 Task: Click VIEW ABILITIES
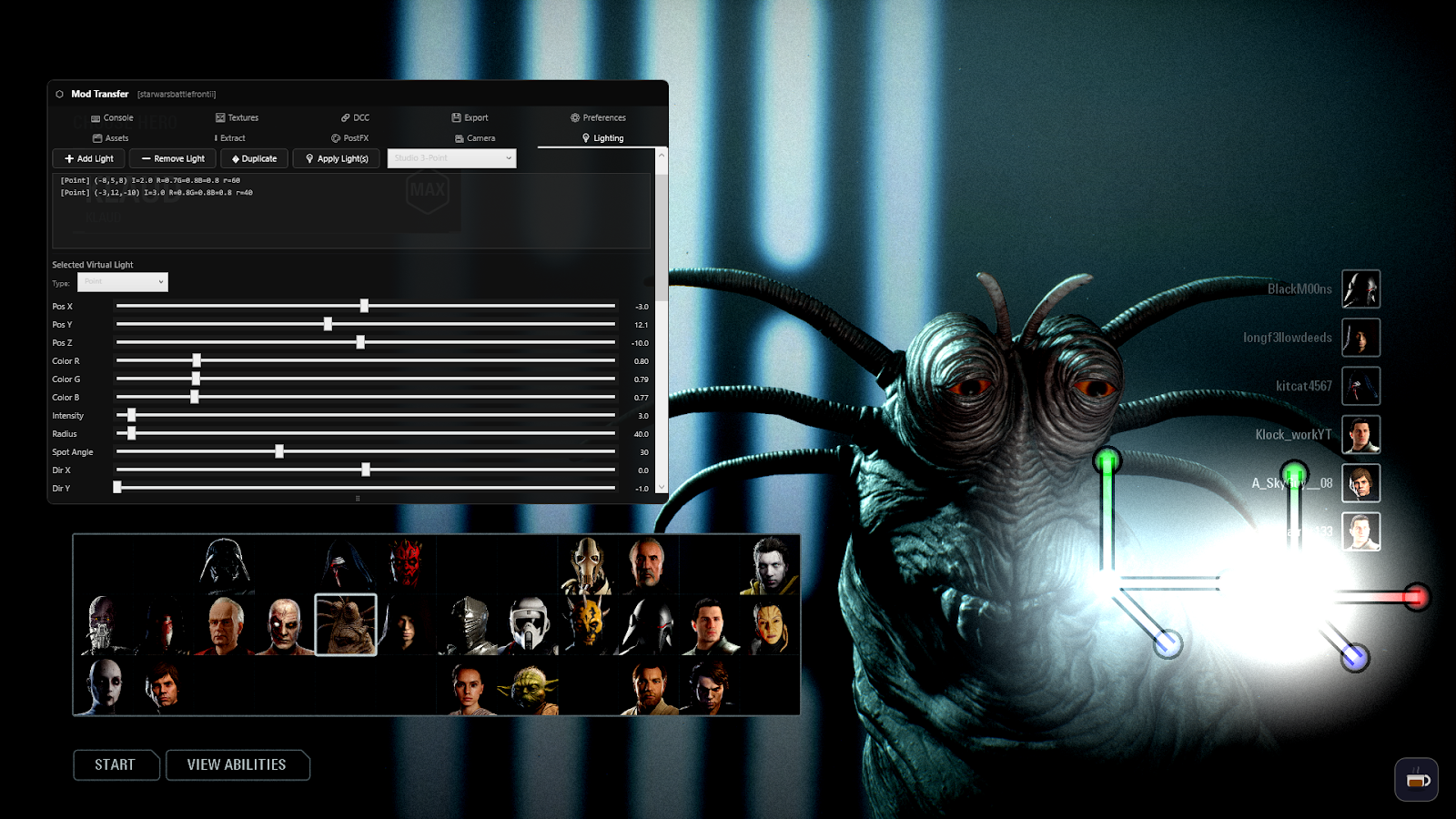coord(238,764)
